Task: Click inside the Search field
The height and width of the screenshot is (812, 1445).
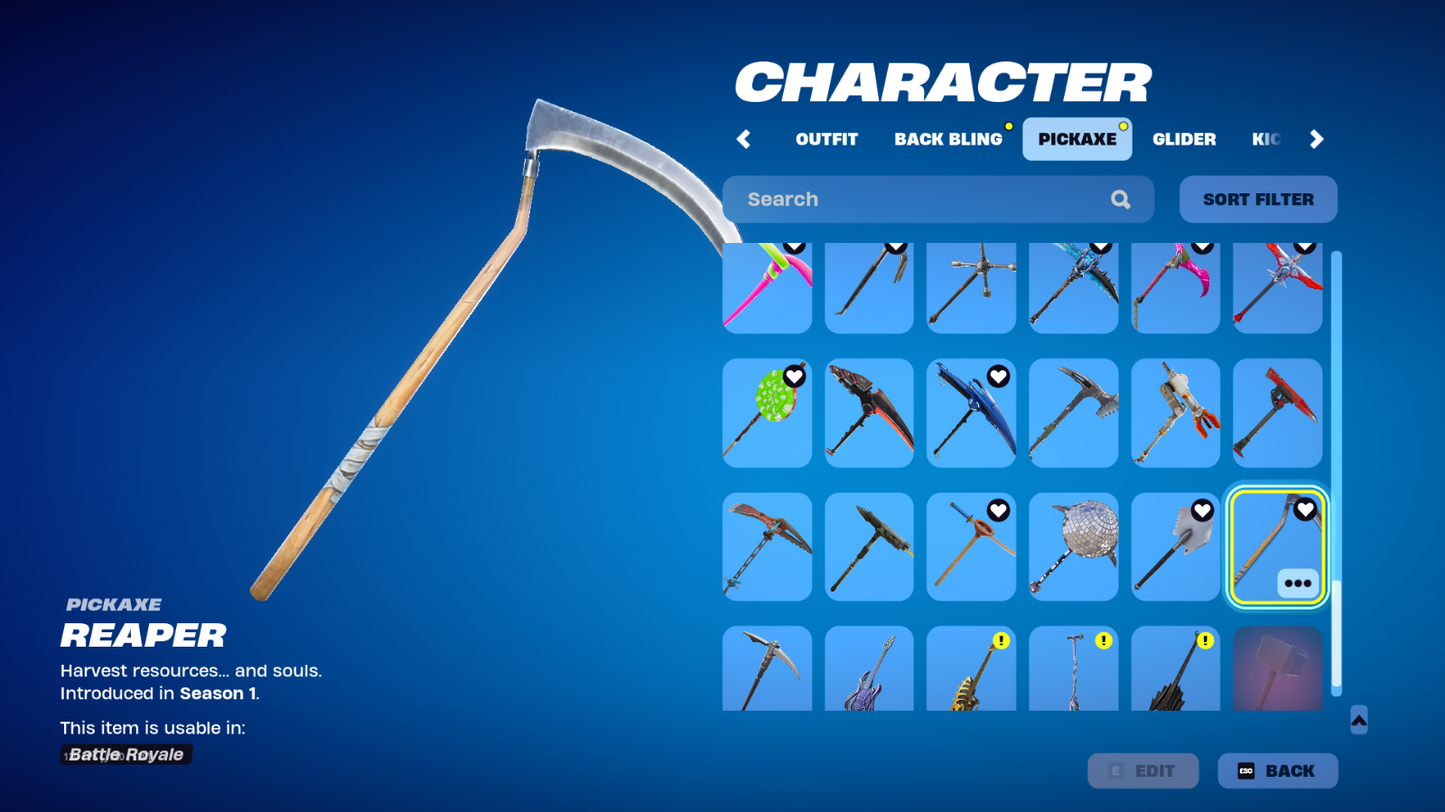Action: pos(900,199)
